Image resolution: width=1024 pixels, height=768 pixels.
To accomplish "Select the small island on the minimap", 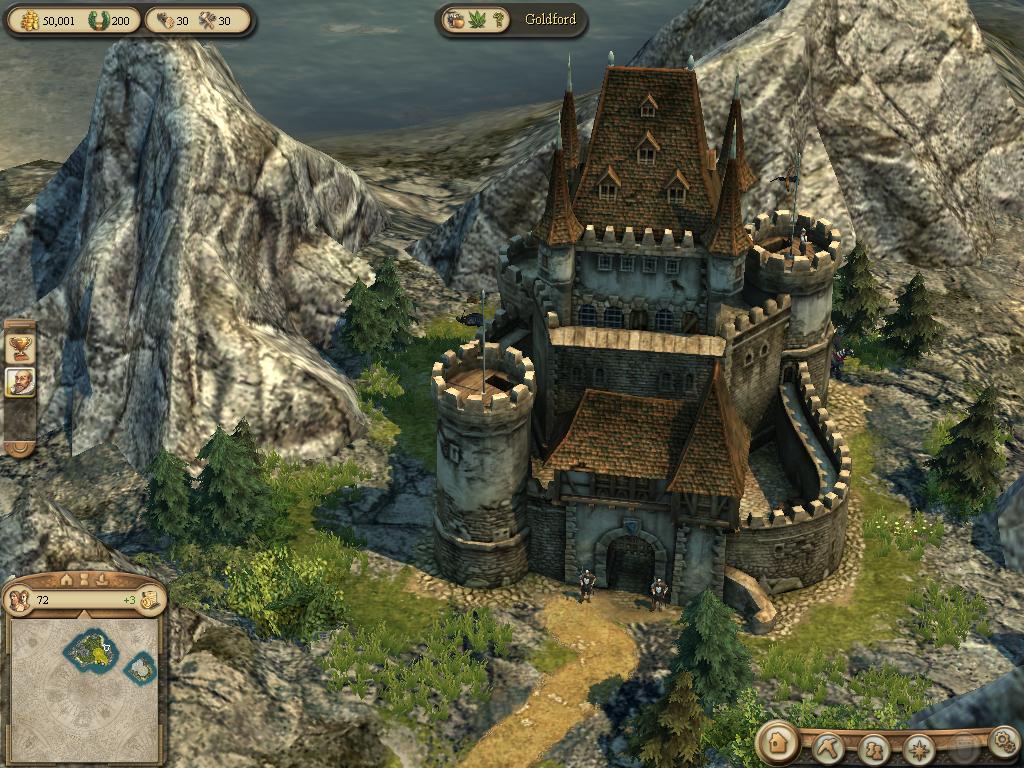I will 141,666.
